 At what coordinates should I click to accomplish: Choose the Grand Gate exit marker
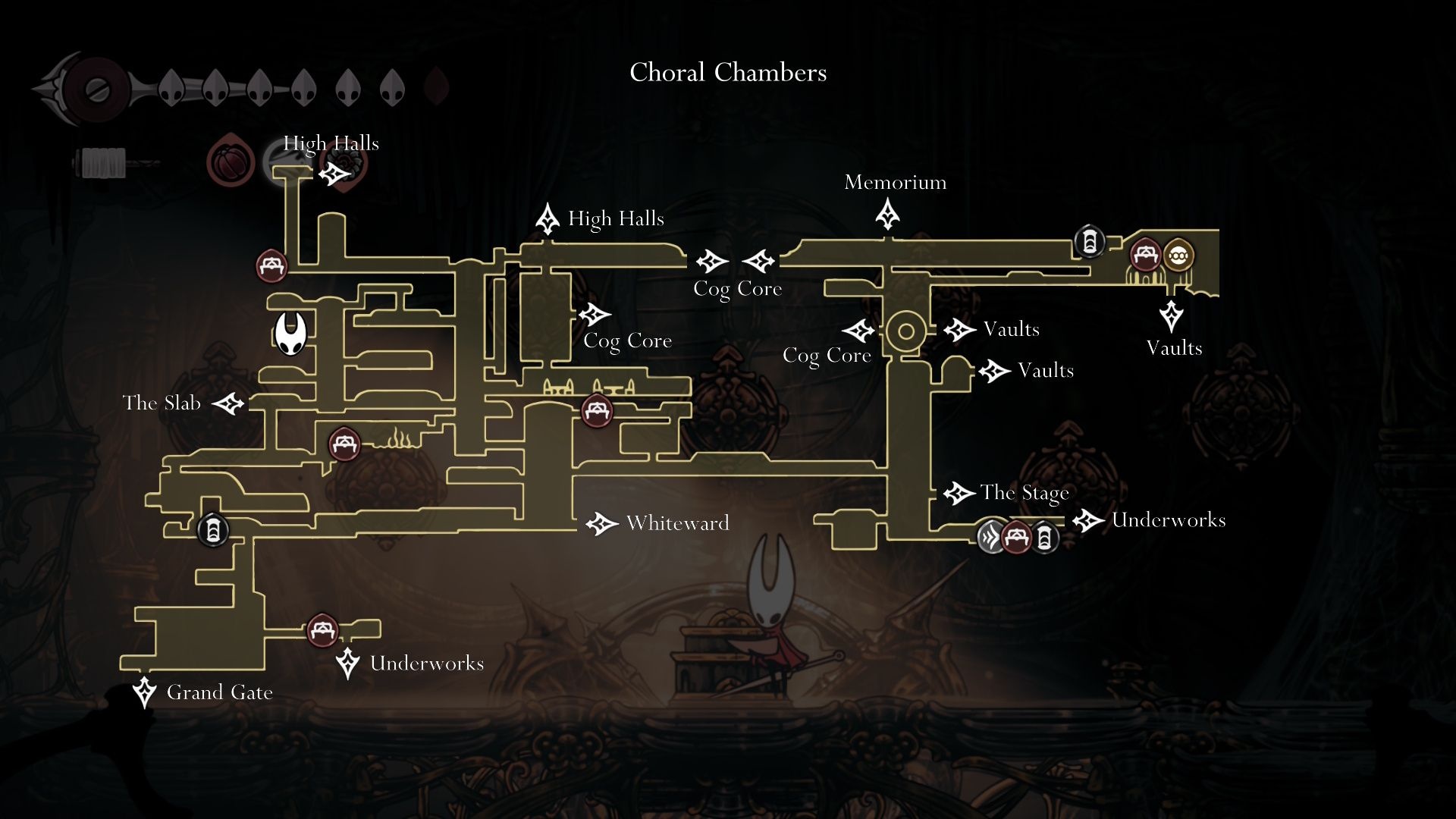pos(144,692)
